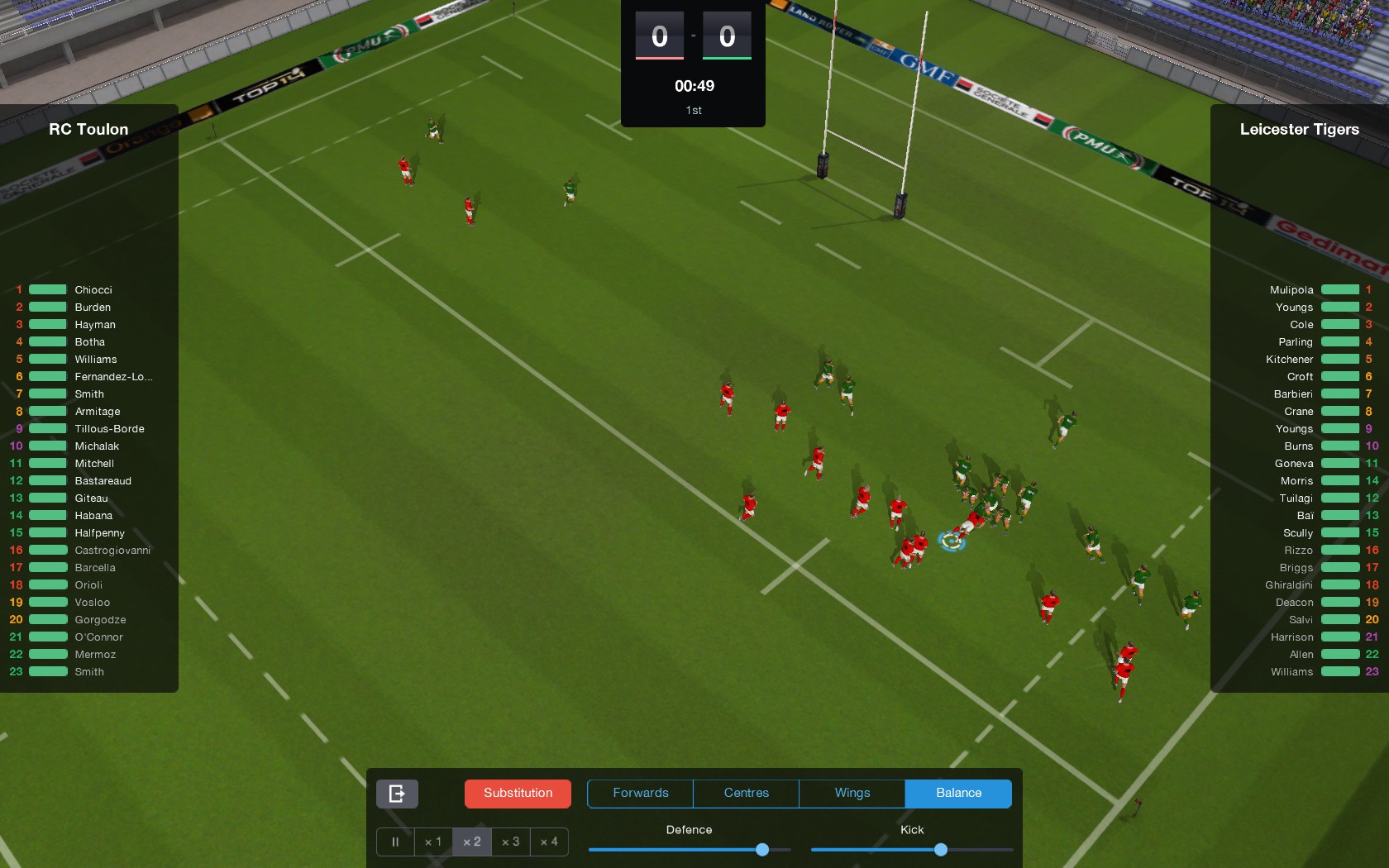Click the RC Toulon team name header

pos(88,129)
